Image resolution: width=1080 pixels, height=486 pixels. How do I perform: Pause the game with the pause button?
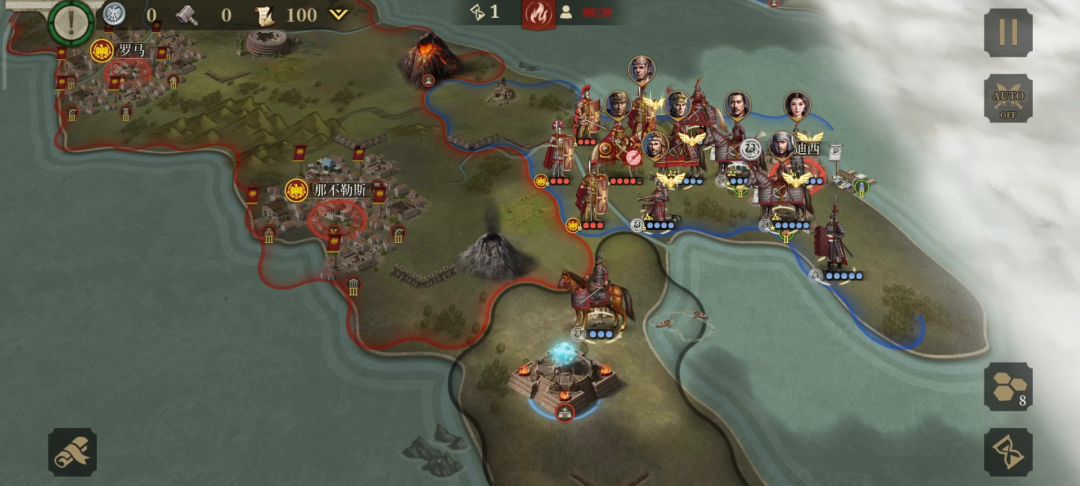pos(1008,32)
